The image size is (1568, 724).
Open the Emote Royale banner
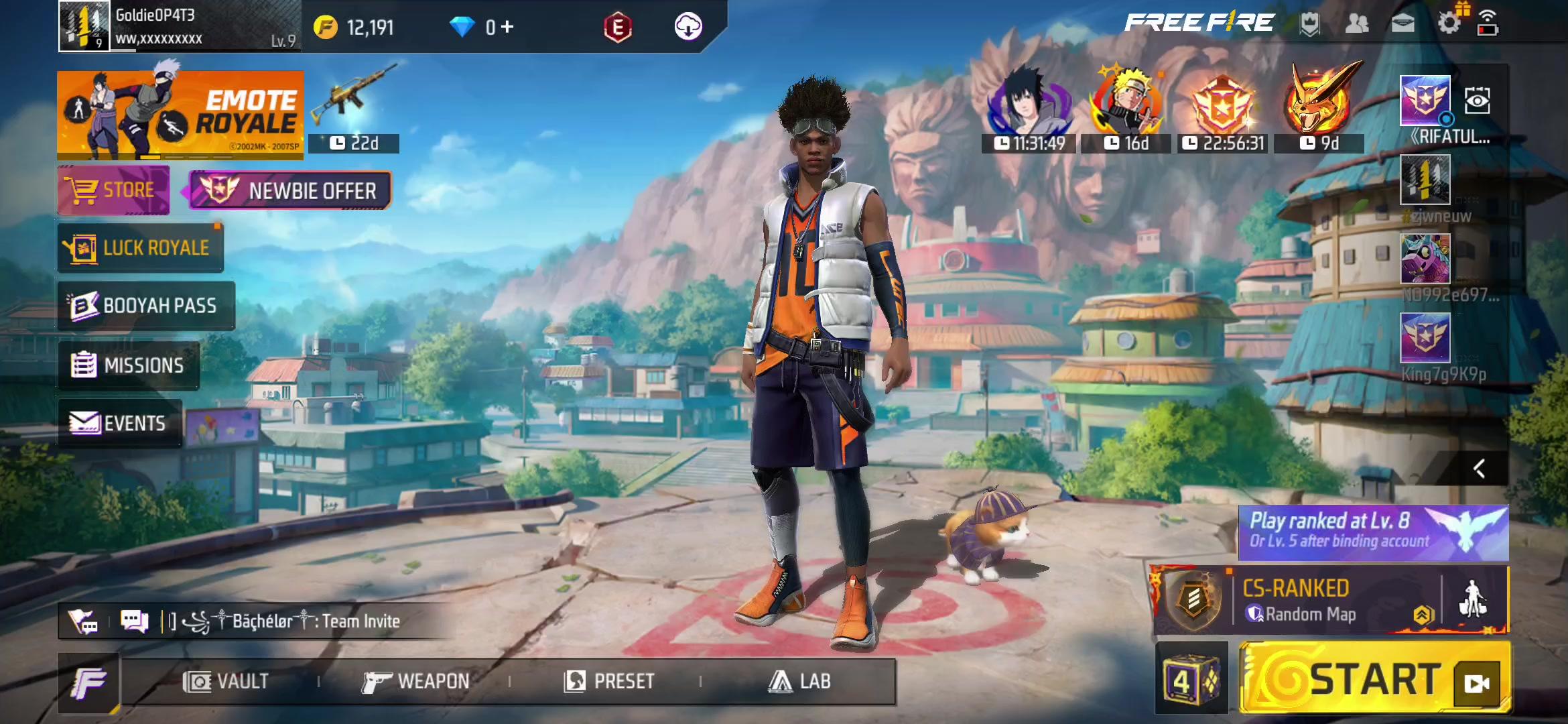[x=180, y=115]
